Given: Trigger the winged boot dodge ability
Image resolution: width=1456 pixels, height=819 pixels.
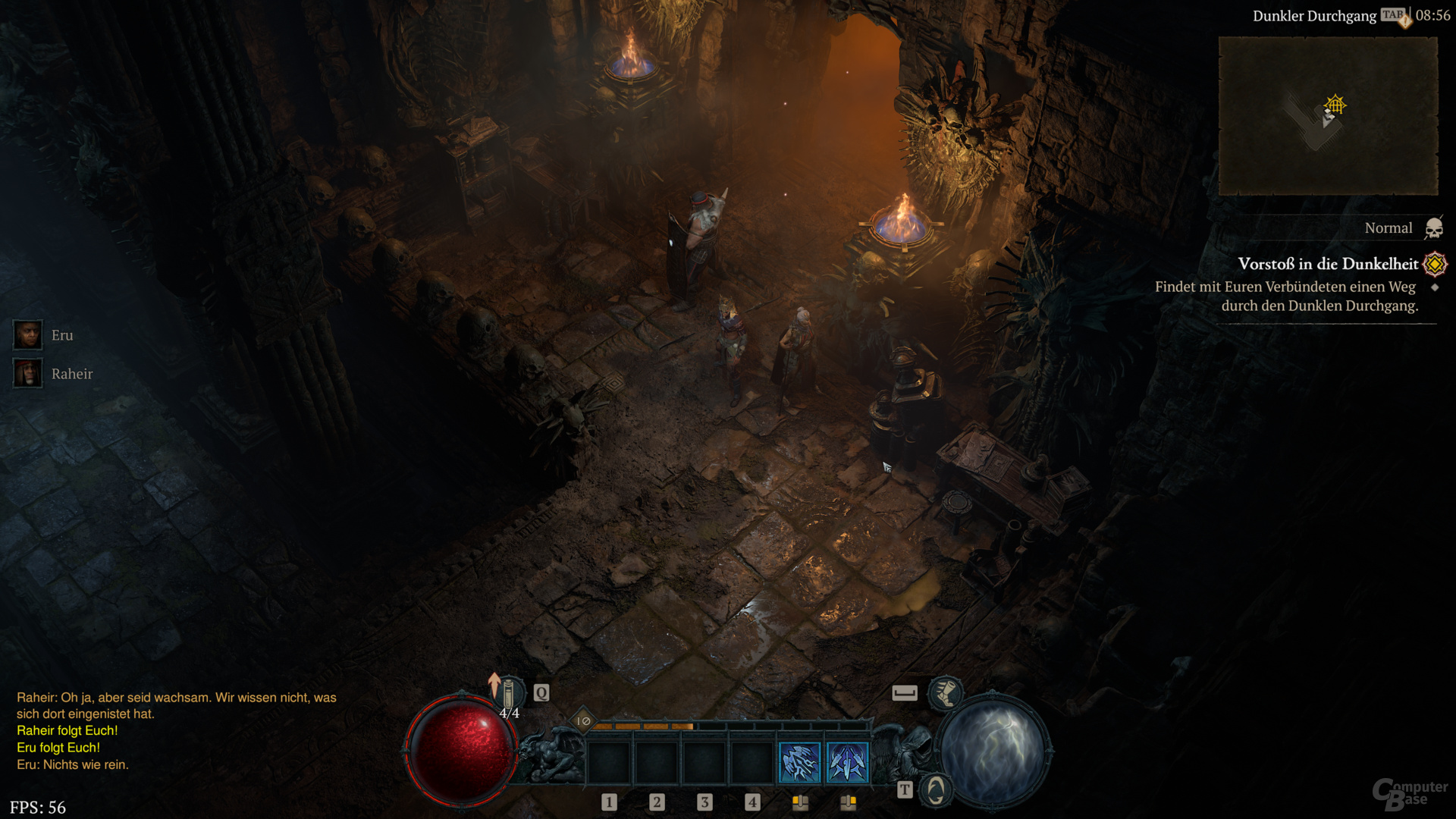Looking at the screenshot, I should (945, 692).
